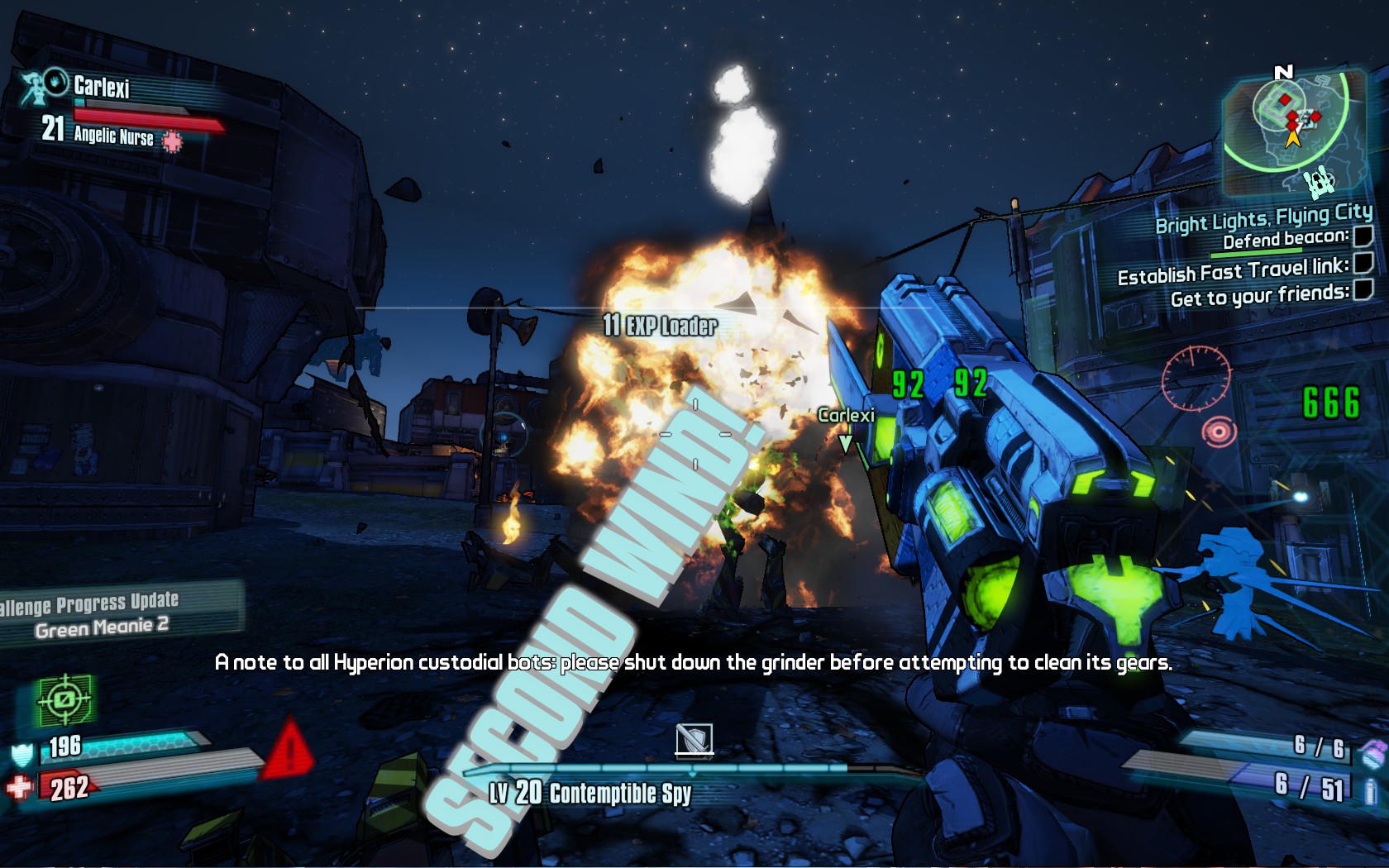
Task: Activate the green crosshair action skill icon
Action: pyautogui.click(x=64, y=700)
